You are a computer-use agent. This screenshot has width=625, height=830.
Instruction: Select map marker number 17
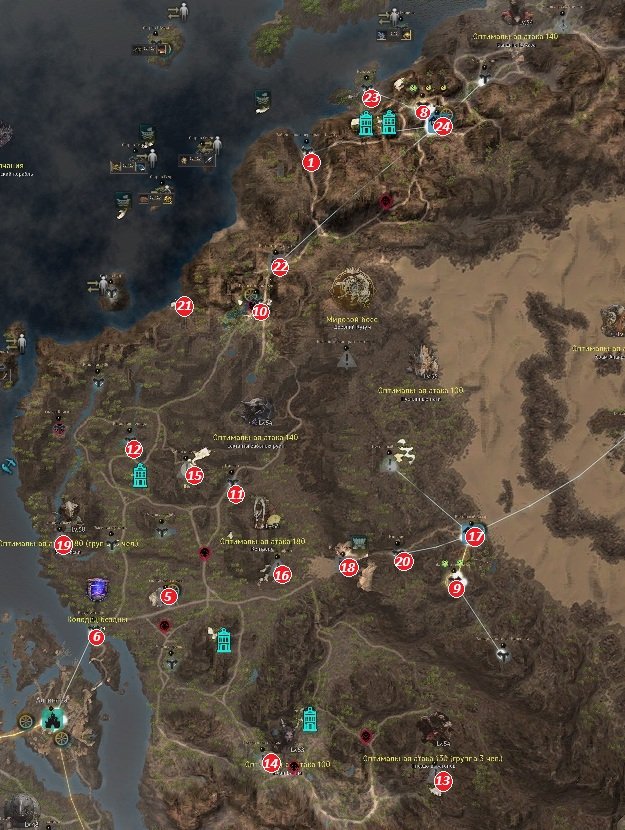click(475, 536)
